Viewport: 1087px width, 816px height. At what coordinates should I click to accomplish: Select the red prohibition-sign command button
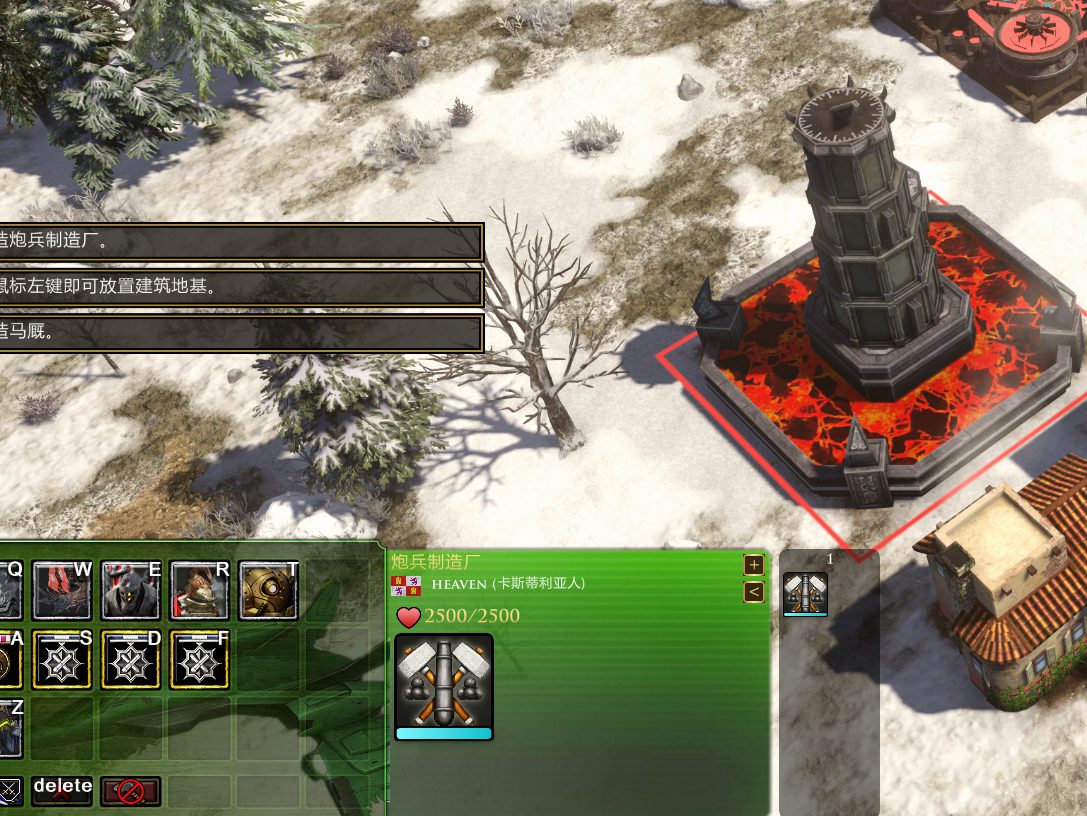(x=130, y=791)
